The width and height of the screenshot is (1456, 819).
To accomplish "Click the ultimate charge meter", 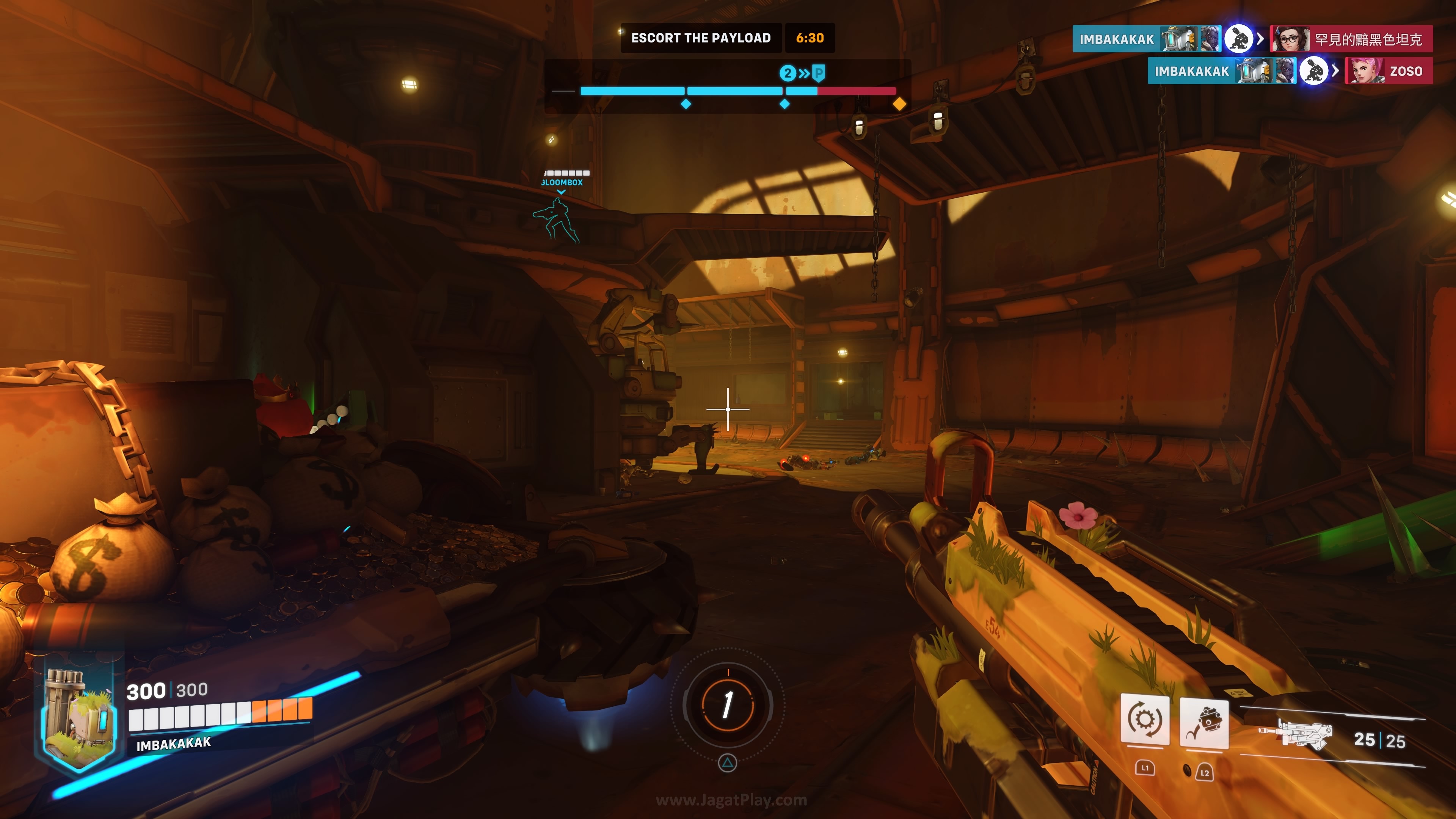I will coord(728,705).
